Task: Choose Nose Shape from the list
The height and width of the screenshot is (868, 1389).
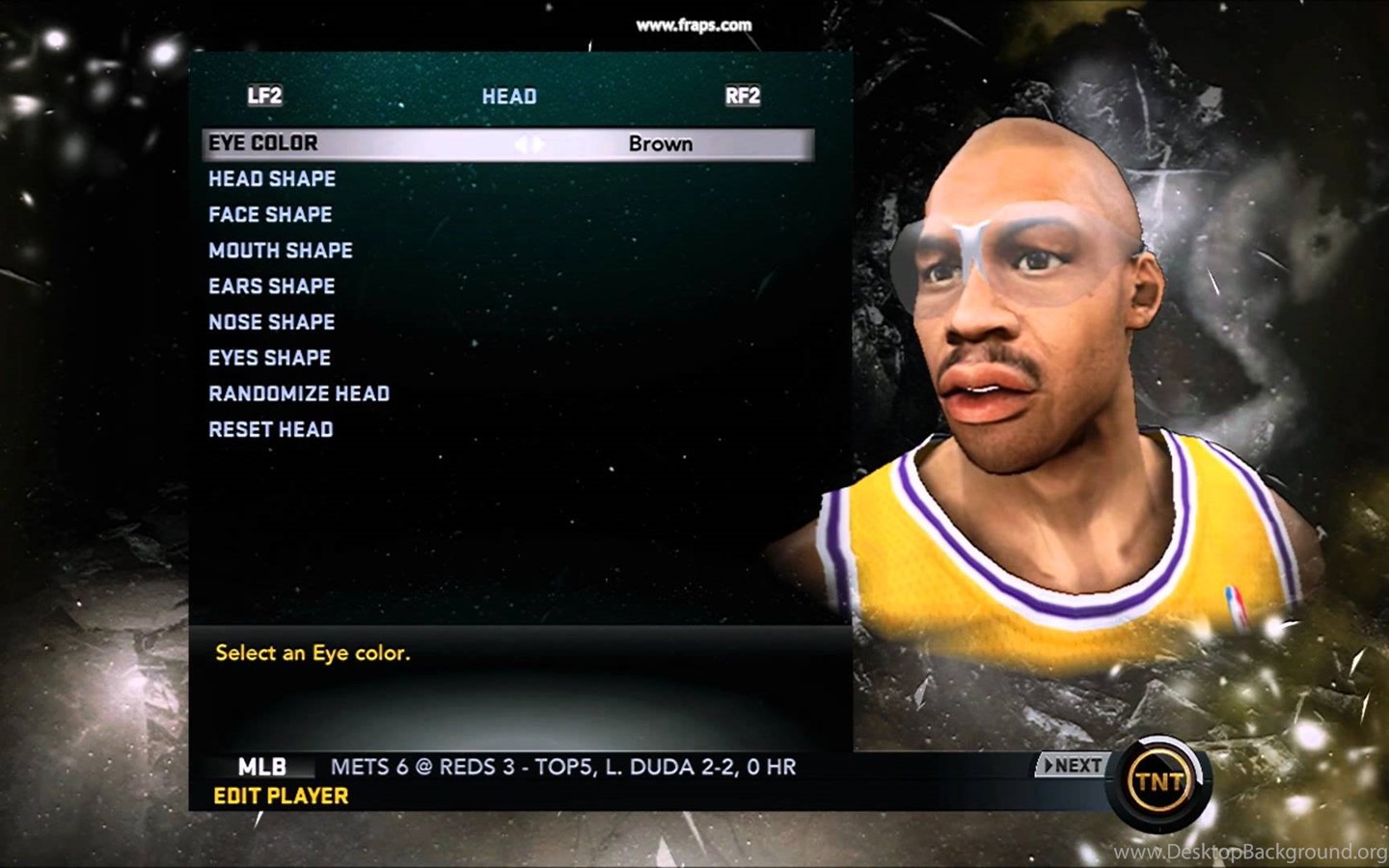Action: (272, 322)
